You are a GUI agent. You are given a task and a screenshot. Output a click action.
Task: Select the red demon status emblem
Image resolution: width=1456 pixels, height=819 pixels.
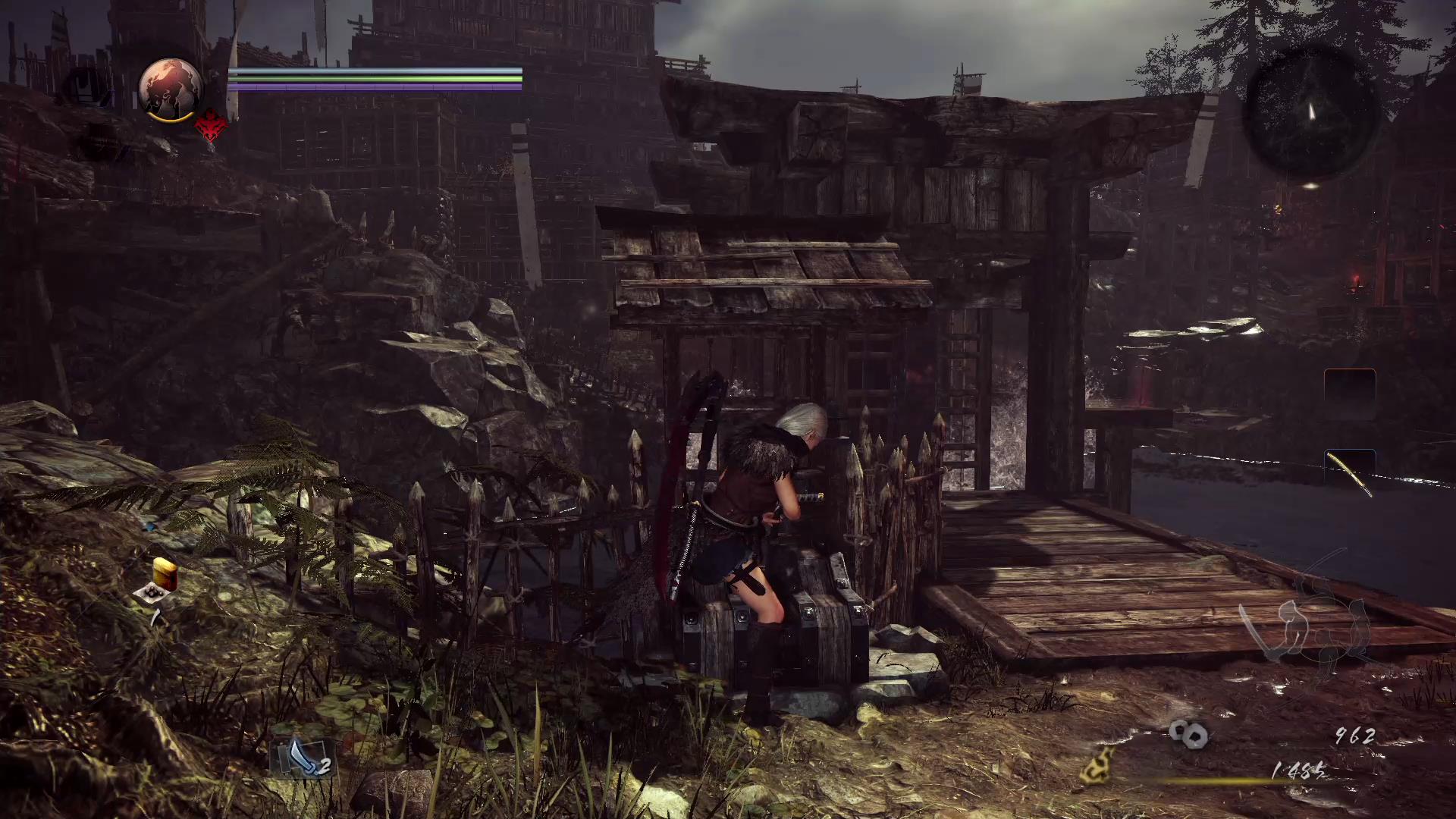click(x=211, y=126)
